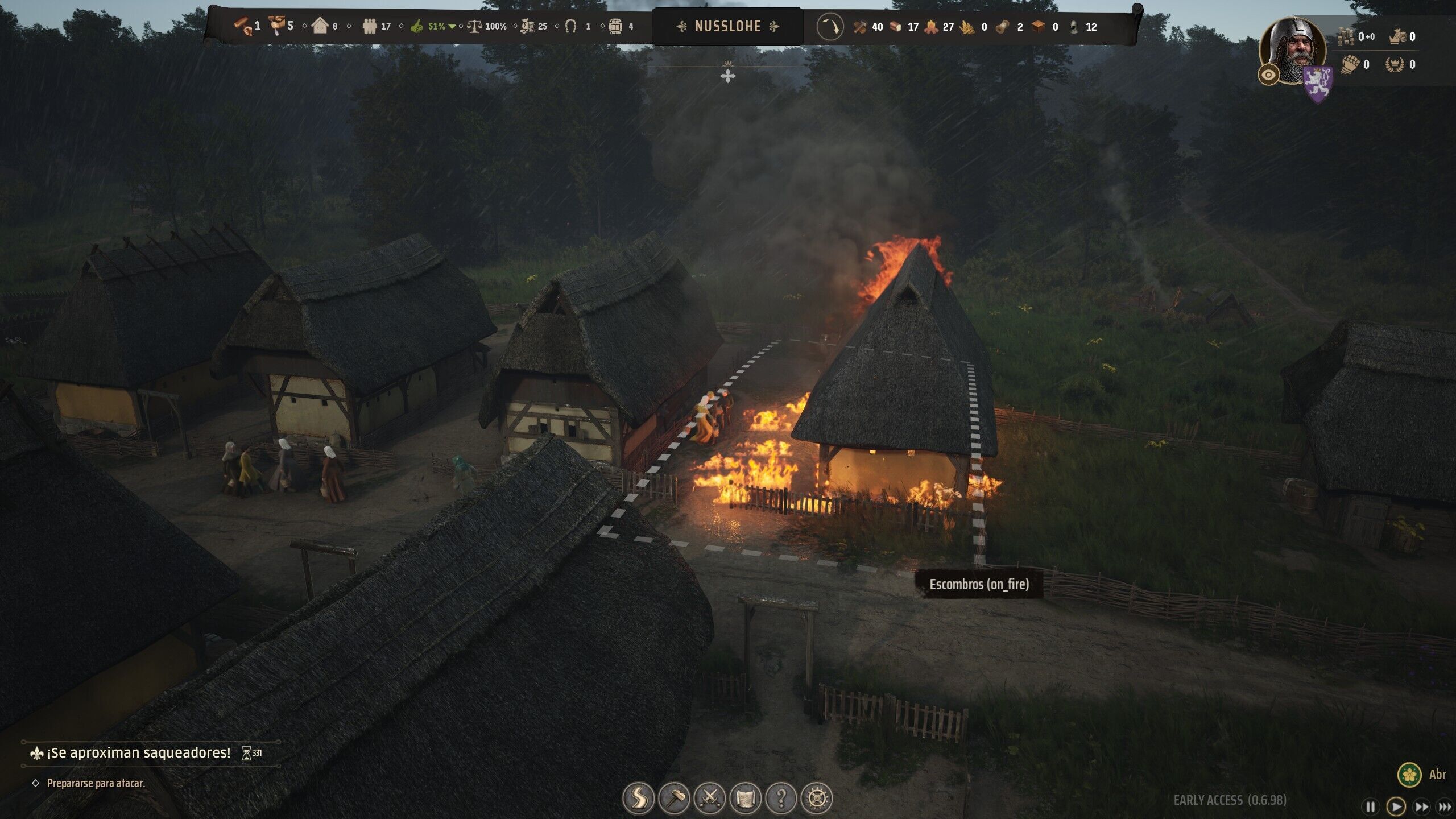
Task: Open the road building tool
Action: tap(638, 798)
